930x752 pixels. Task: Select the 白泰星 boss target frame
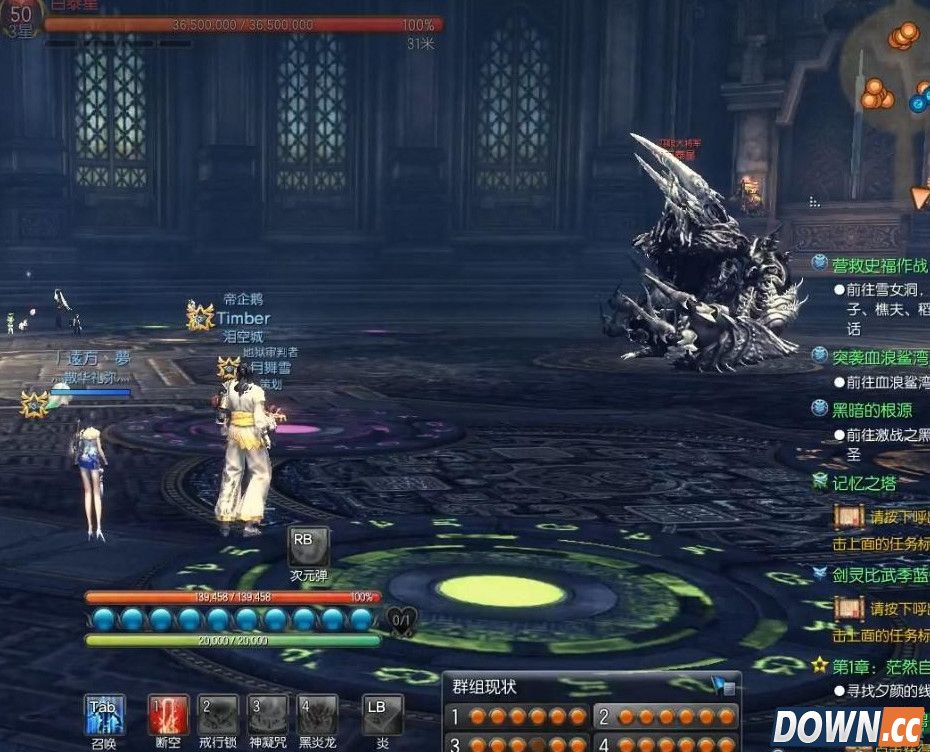(240, 24)
